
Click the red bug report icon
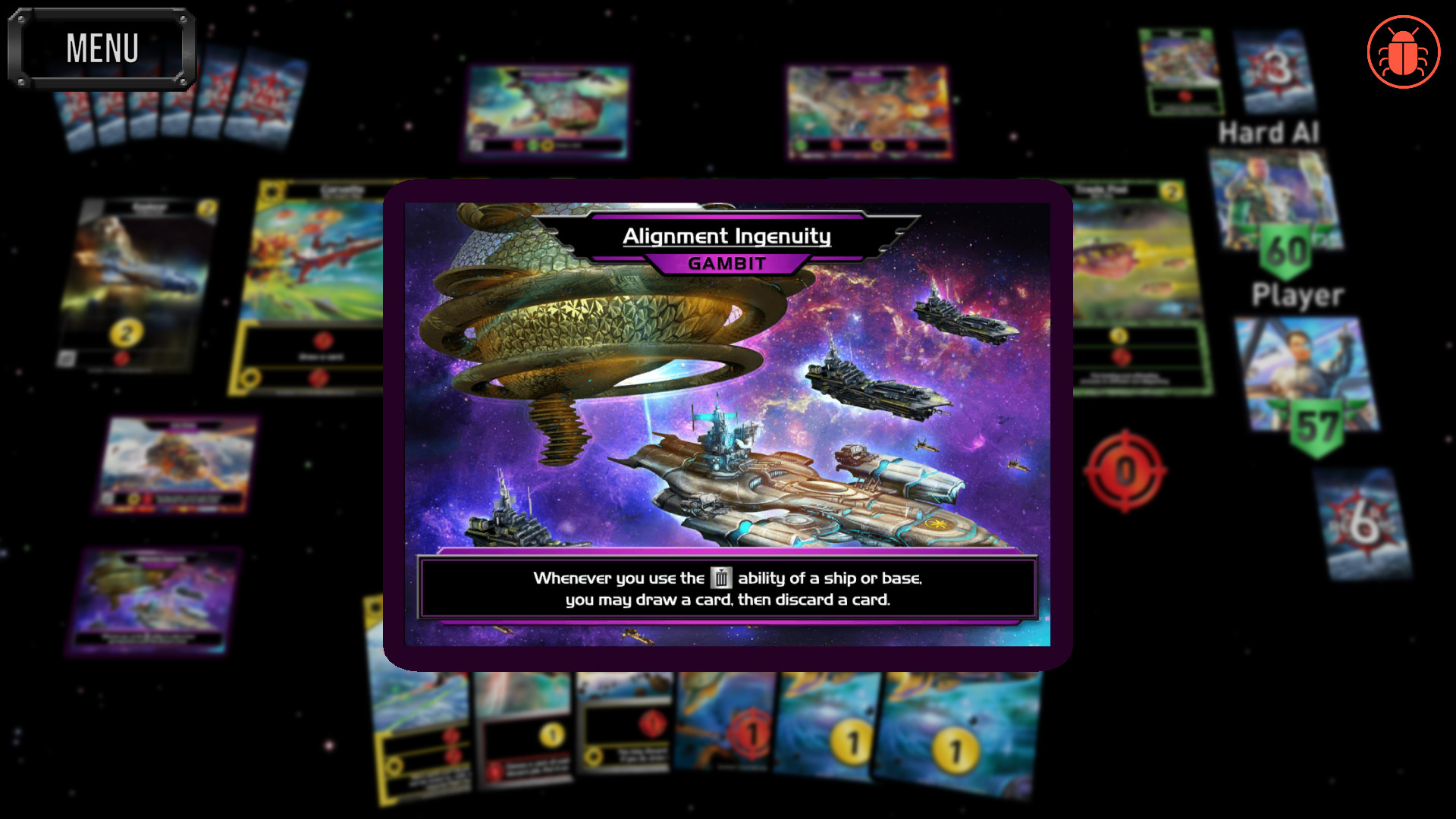[1402, 51]
